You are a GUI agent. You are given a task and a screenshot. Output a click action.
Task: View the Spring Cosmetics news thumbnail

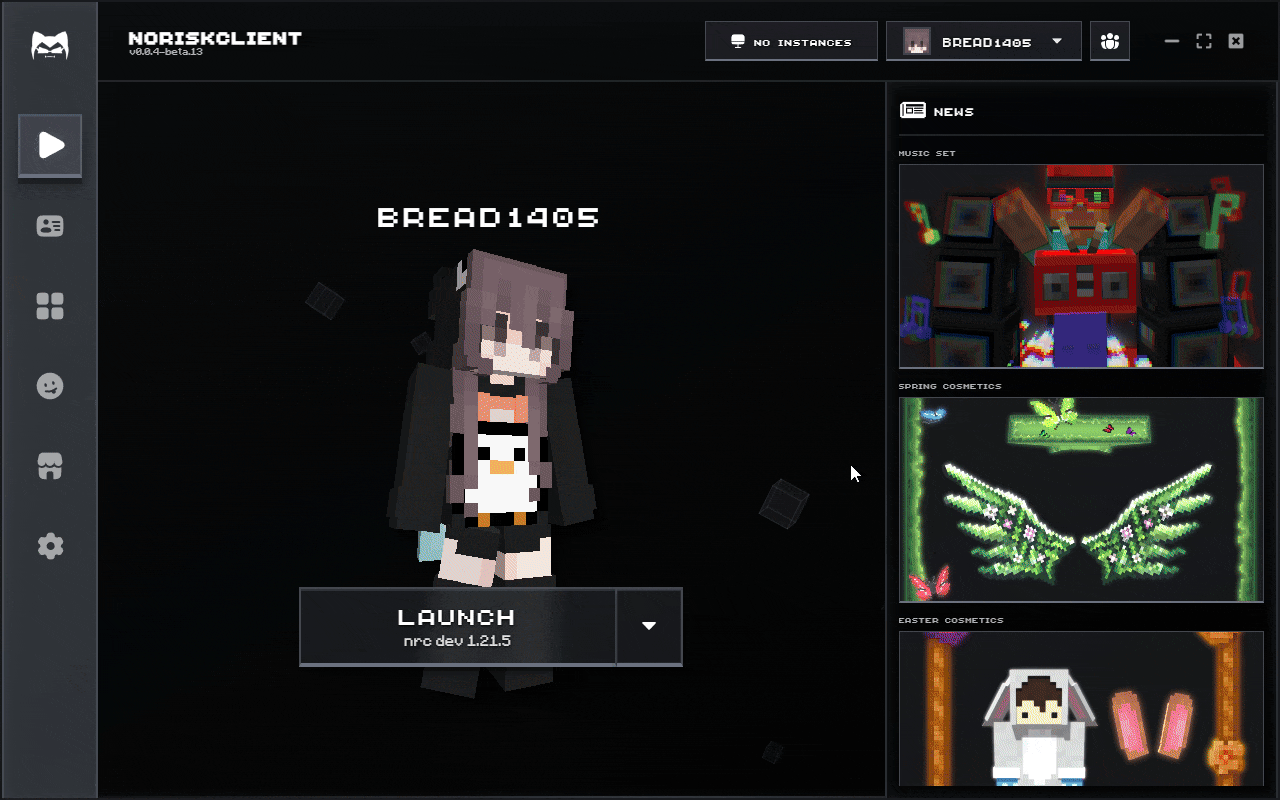point(1081,500)
